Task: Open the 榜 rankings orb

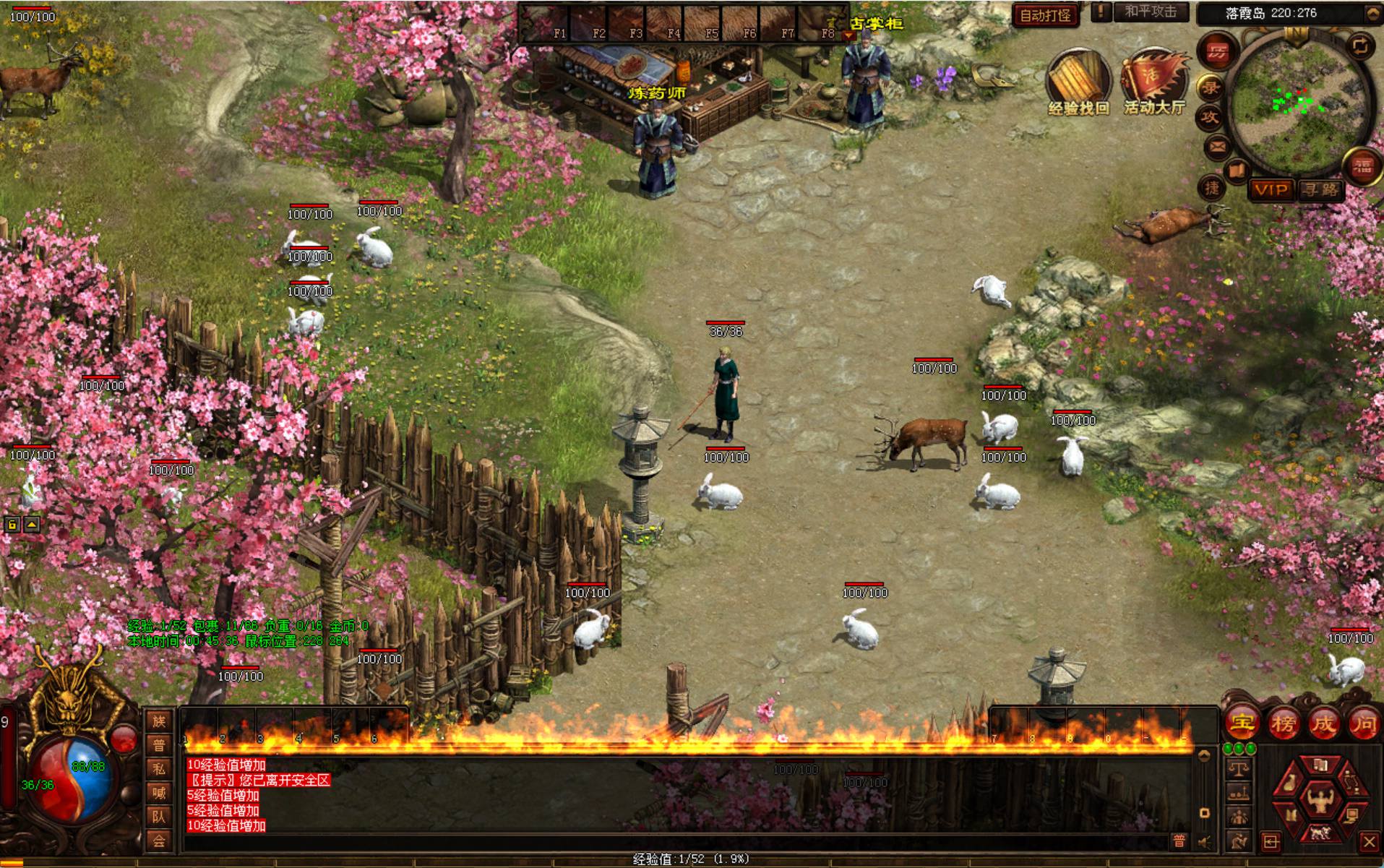Action: (x=1283, y=723)
